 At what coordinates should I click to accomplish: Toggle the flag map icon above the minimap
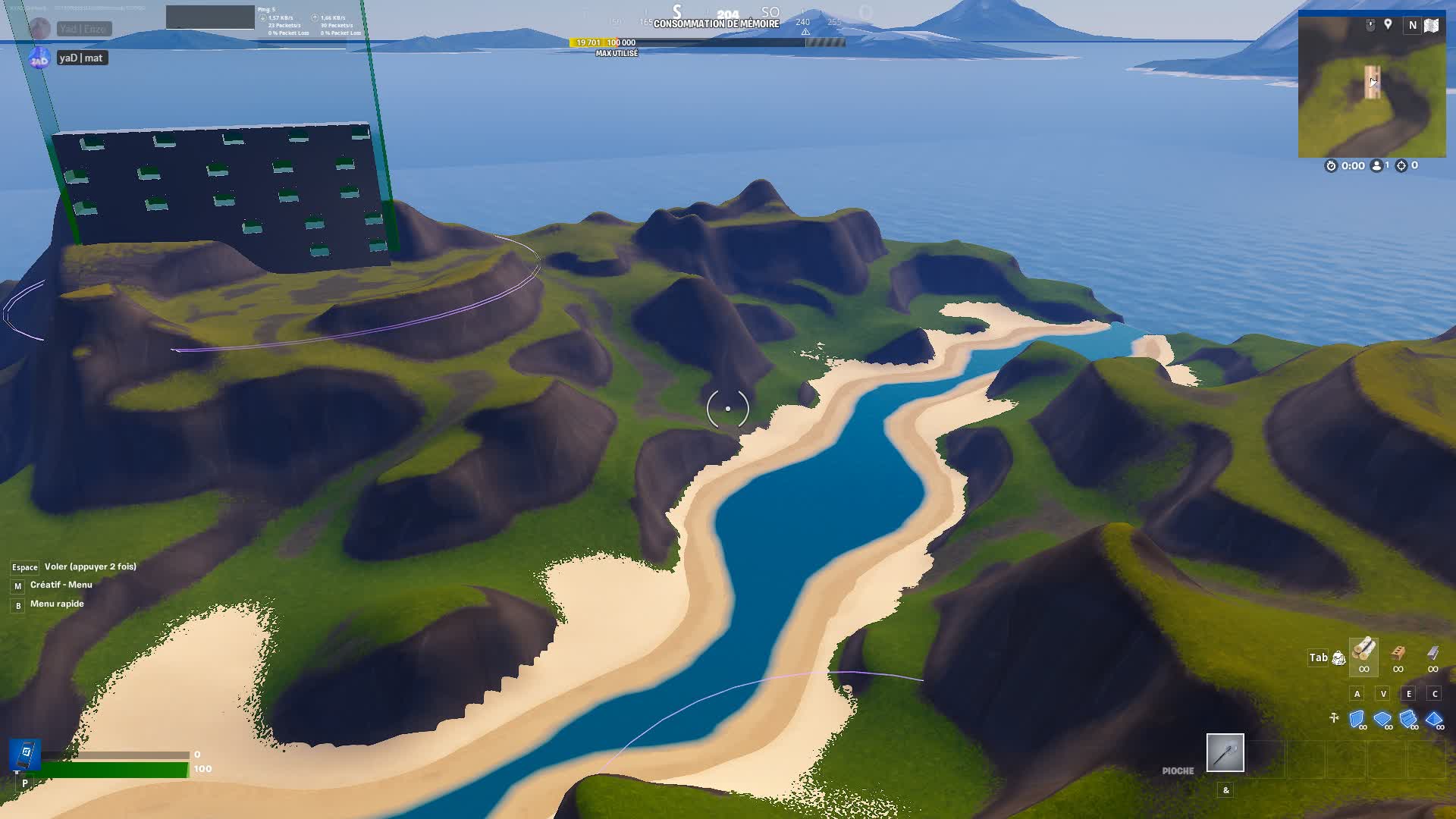pos(1431,25)
